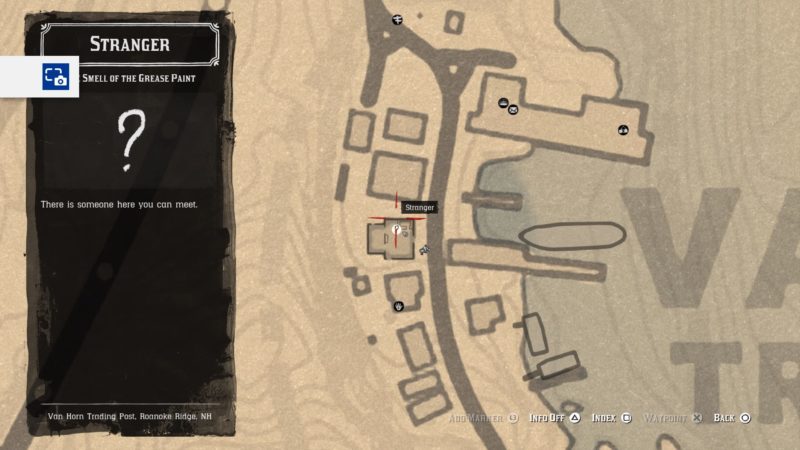Select the Stranger question mark map marker
Image resolution: width=800 pixels, height=450 pixels.
tap(396, 231)
